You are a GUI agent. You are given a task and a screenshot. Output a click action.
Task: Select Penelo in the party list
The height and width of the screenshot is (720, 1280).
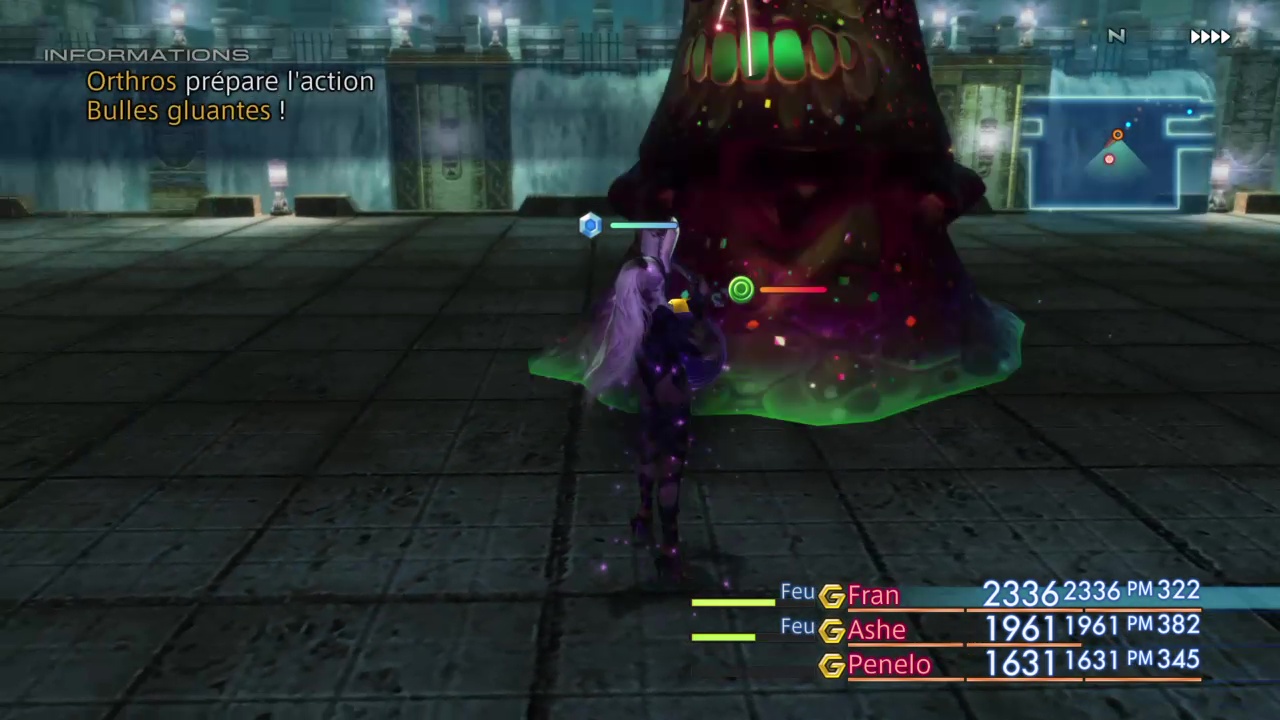coord(888,665)
